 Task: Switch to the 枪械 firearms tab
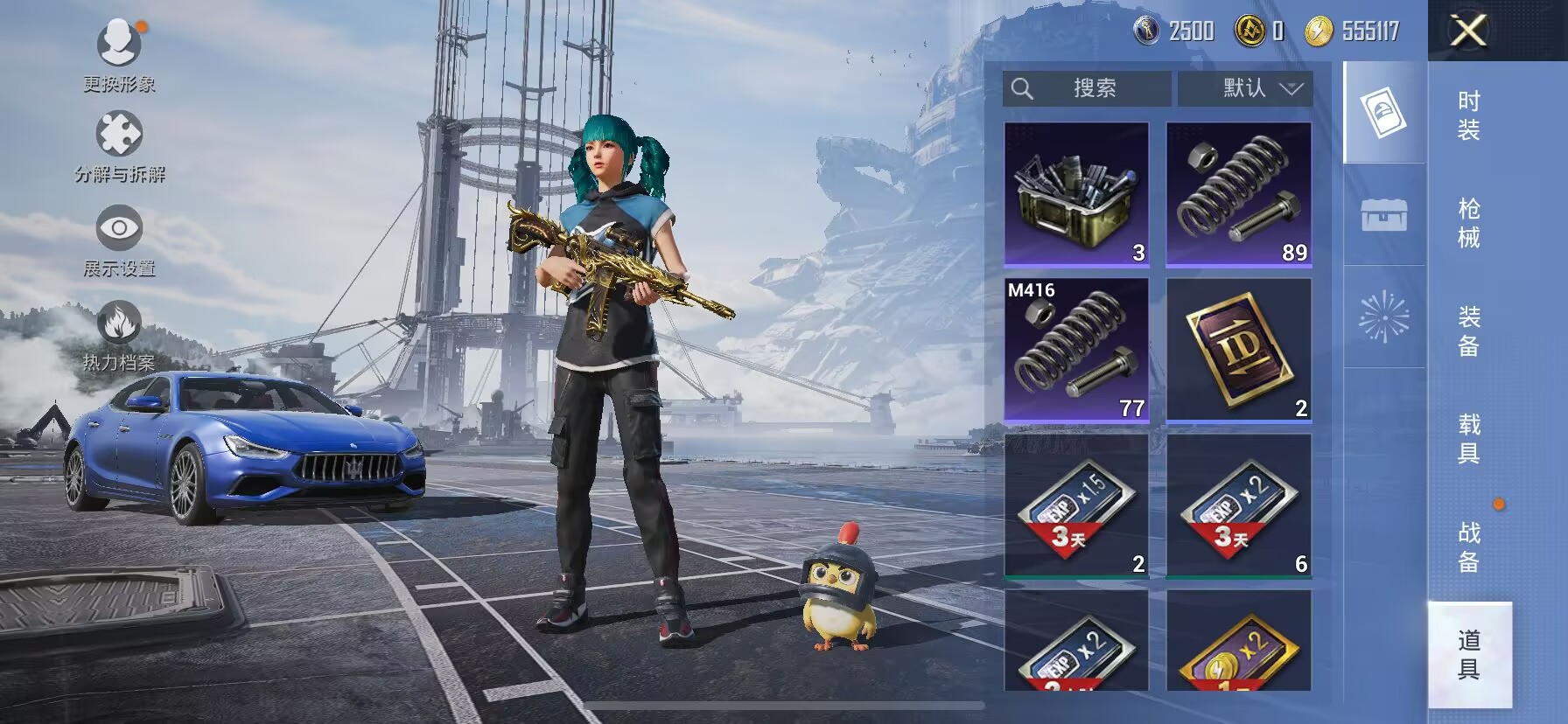(x=1468, y=223)
